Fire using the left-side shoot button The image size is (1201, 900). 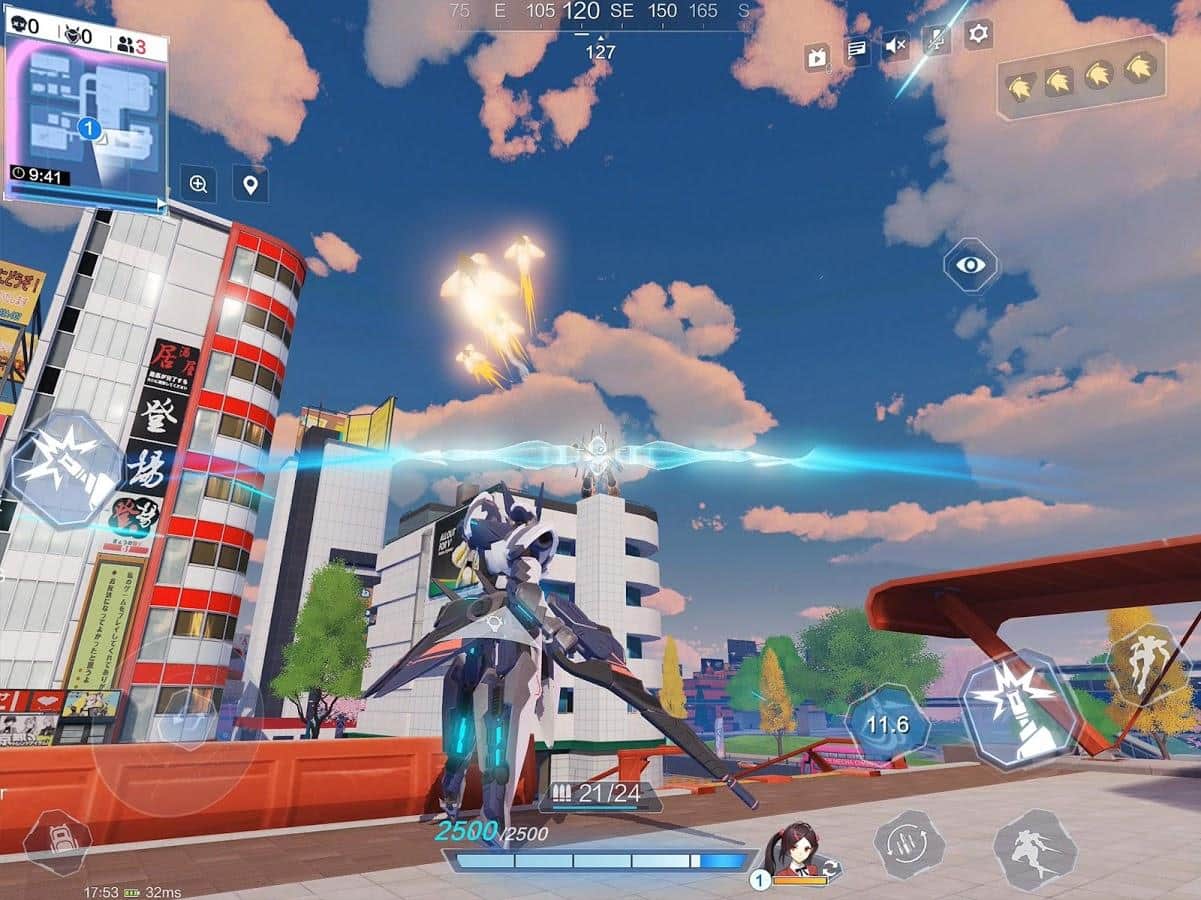(x=65, y=468)
